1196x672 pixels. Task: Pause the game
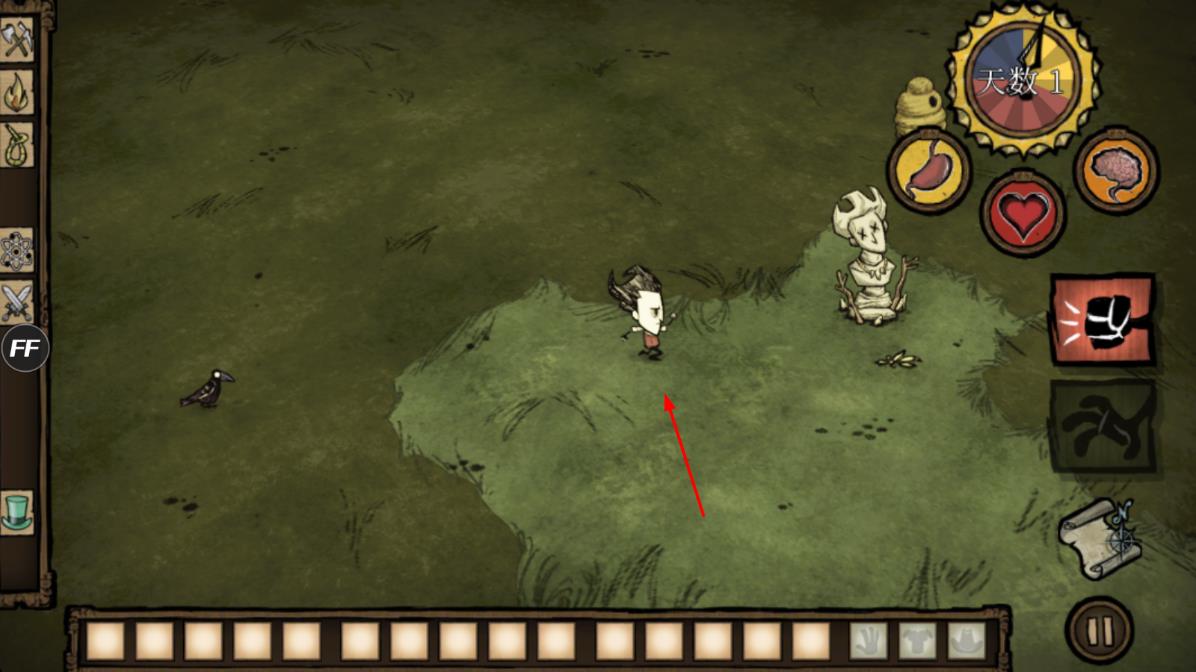pyautogui.click(x=1099, y=630)
